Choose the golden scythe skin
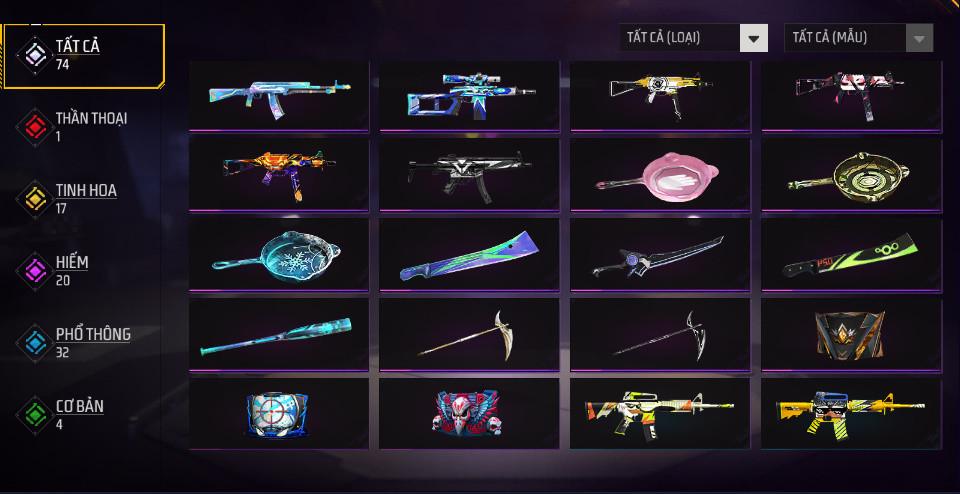 pyautogui.click(x=469, y=334)
